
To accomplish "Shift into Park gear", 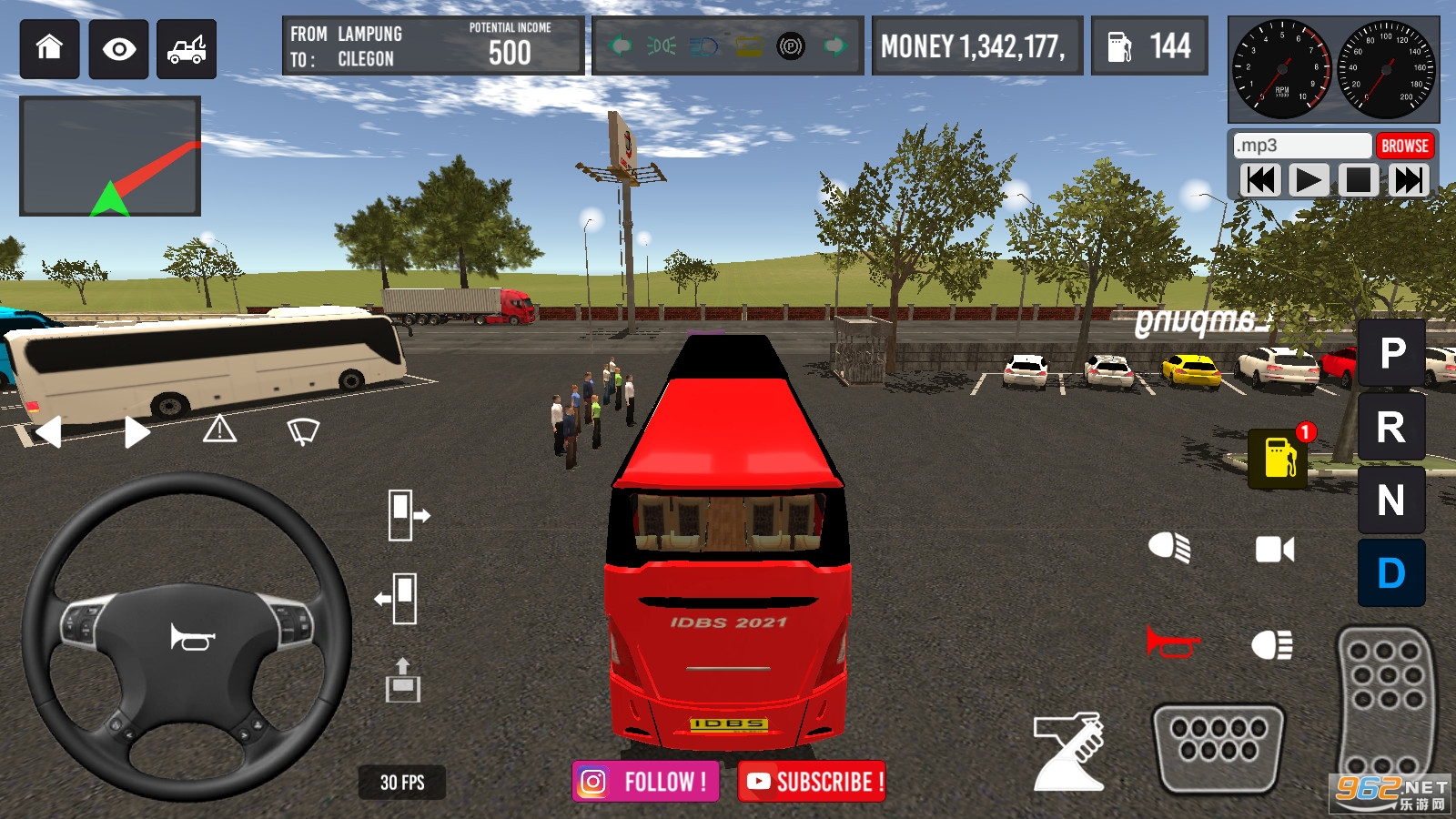I will click(x=1391, y=353).
